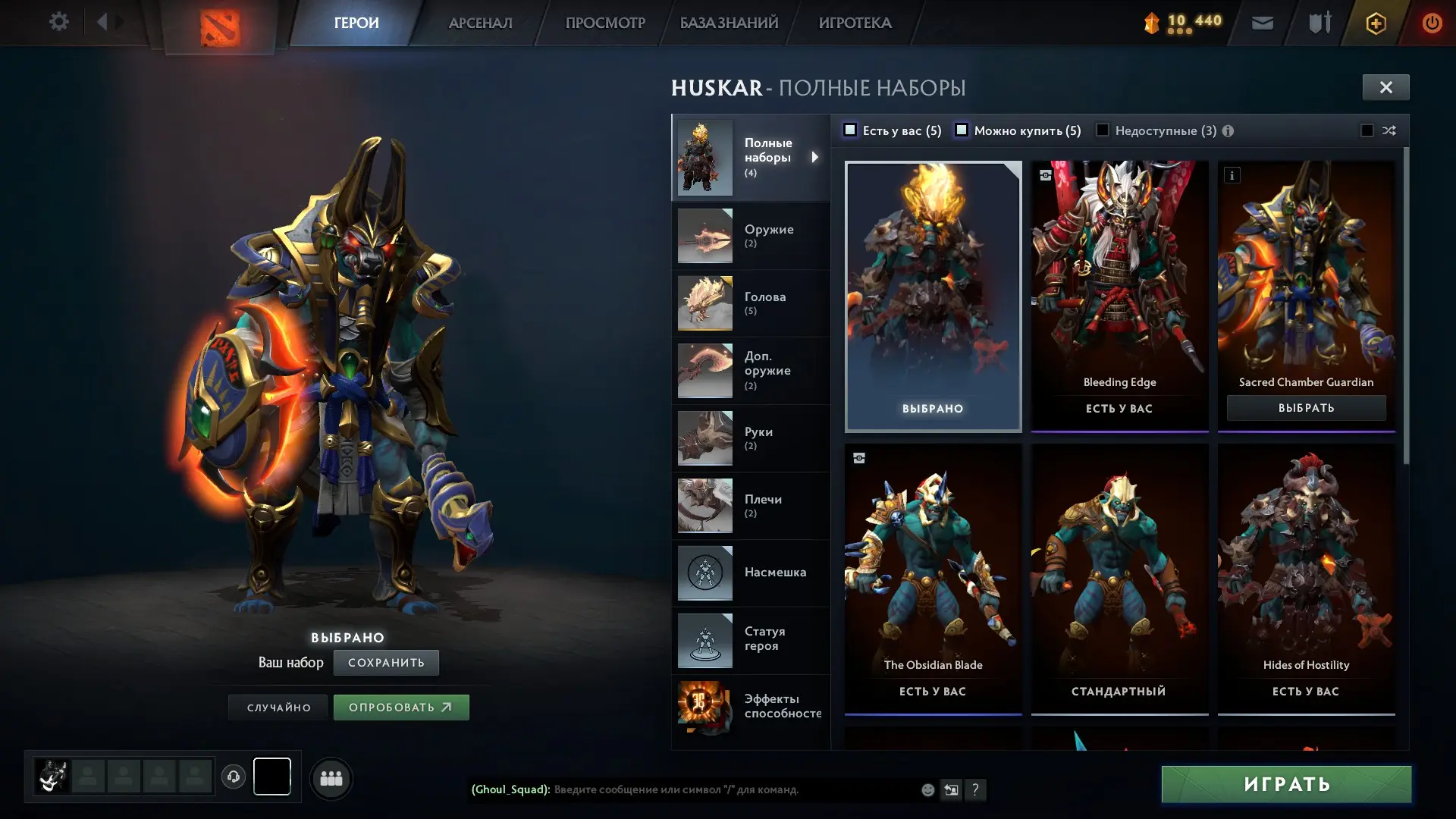Image resolution: width=1456 pixels, height=819 pixels.
Task: Open the Игротека tab
Action: click(855, 23)
